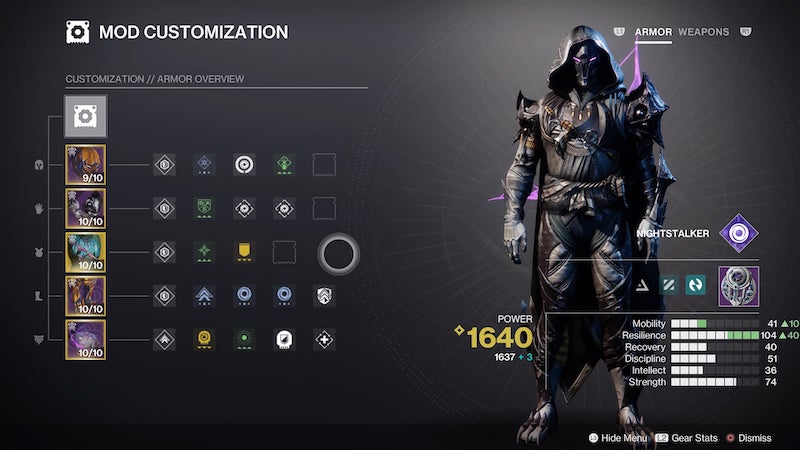800x450 pixels.
Task: Click the Mod Customization header icon
Action: [x=78, y=32]
